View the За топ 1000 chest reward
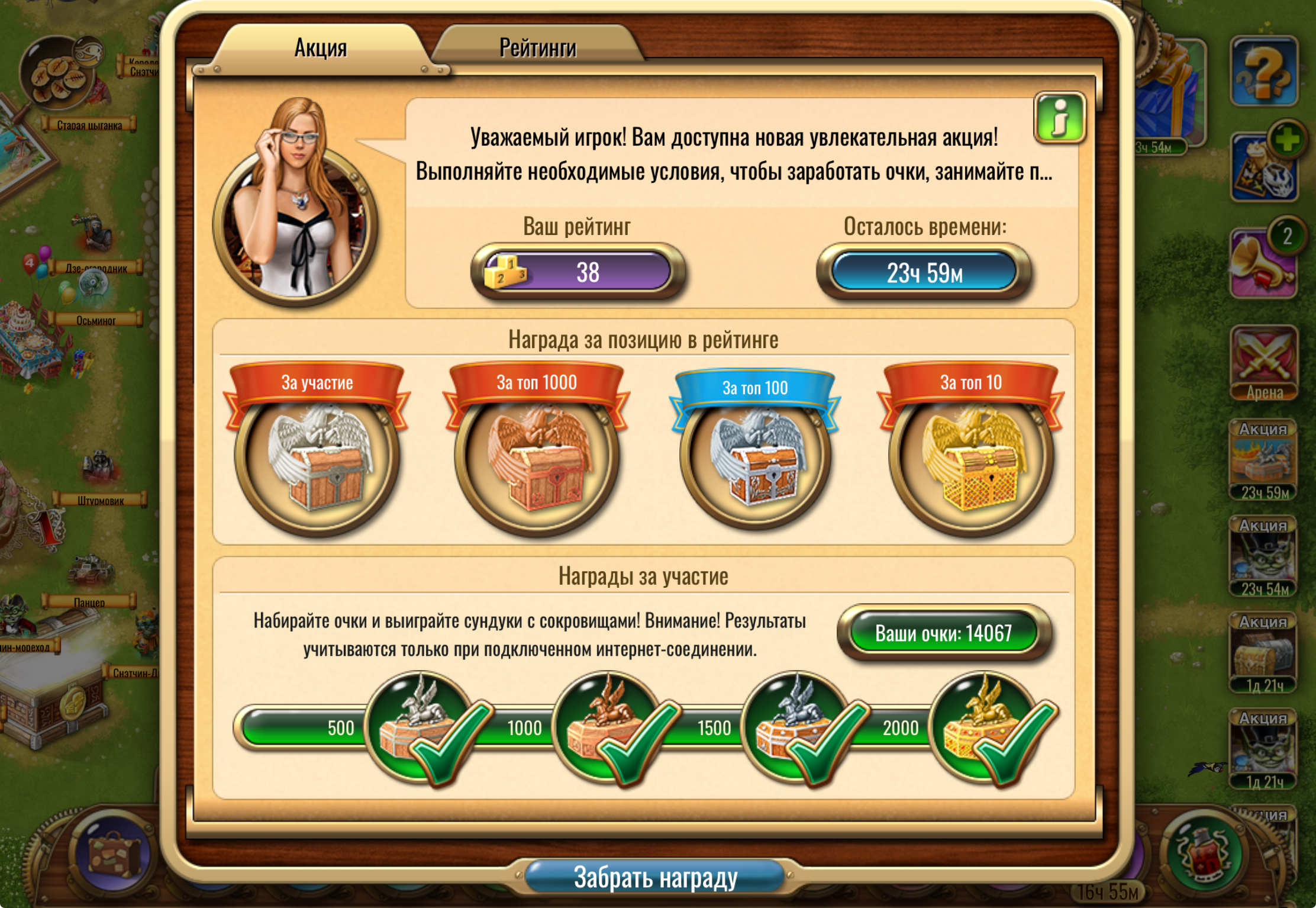This screenshot has height=908, width=1316. tap(537, 457)
